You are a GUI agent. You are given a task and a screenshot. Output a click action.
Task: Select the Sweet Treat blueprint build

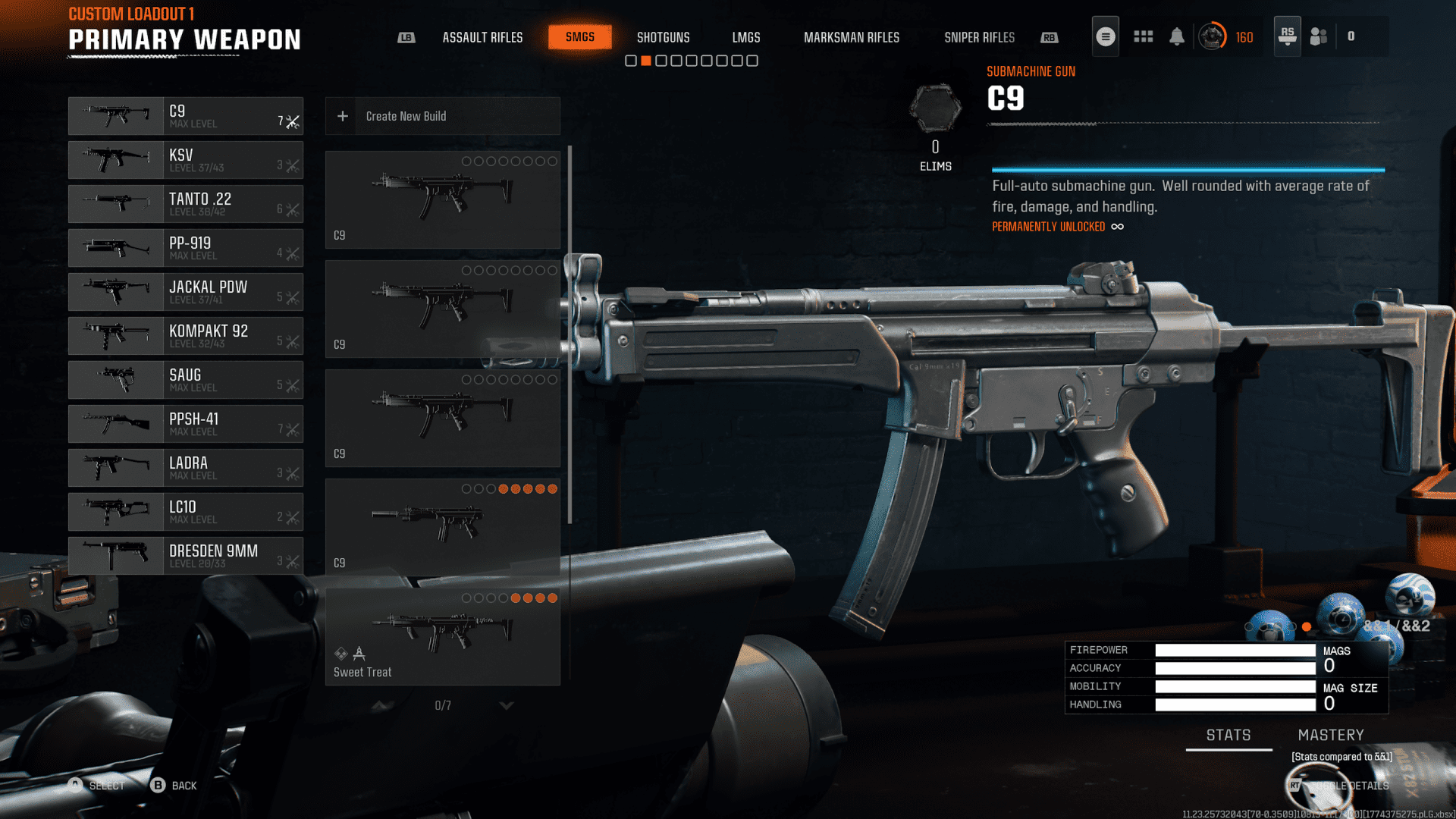443,637
